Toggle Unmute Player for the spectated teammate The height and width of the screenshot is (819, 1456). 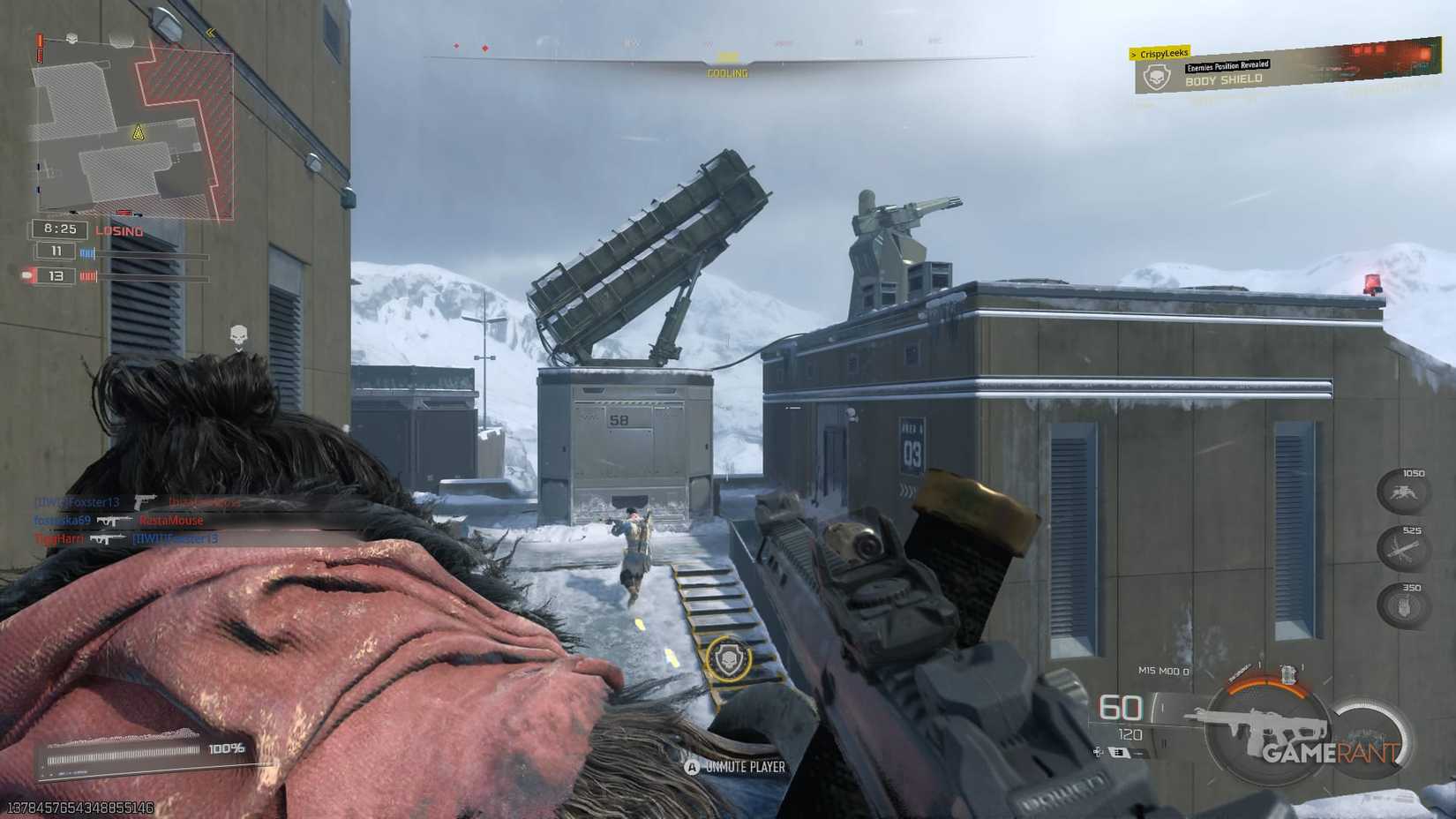735,767
